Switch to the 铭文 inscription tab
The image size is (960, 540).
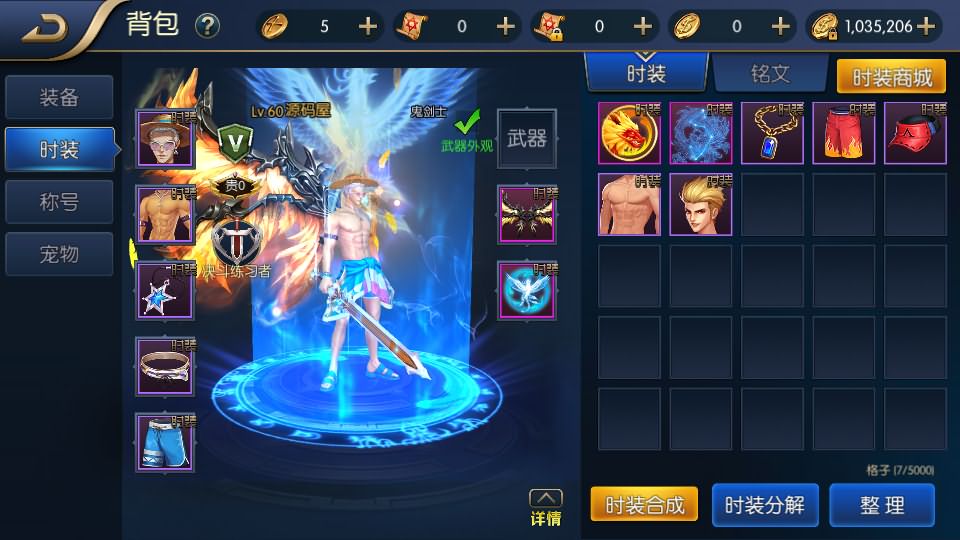pos(770,73)
